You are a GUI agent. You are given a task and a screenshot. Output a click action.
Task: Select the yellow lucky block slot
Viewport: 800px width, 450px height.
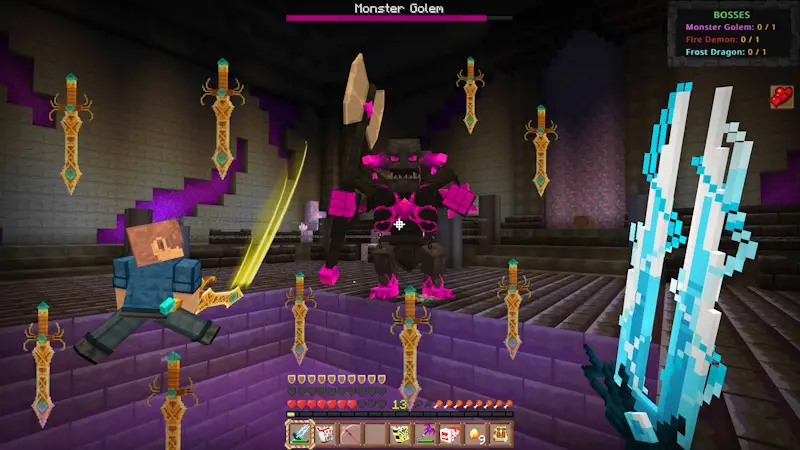coord(400,434)
